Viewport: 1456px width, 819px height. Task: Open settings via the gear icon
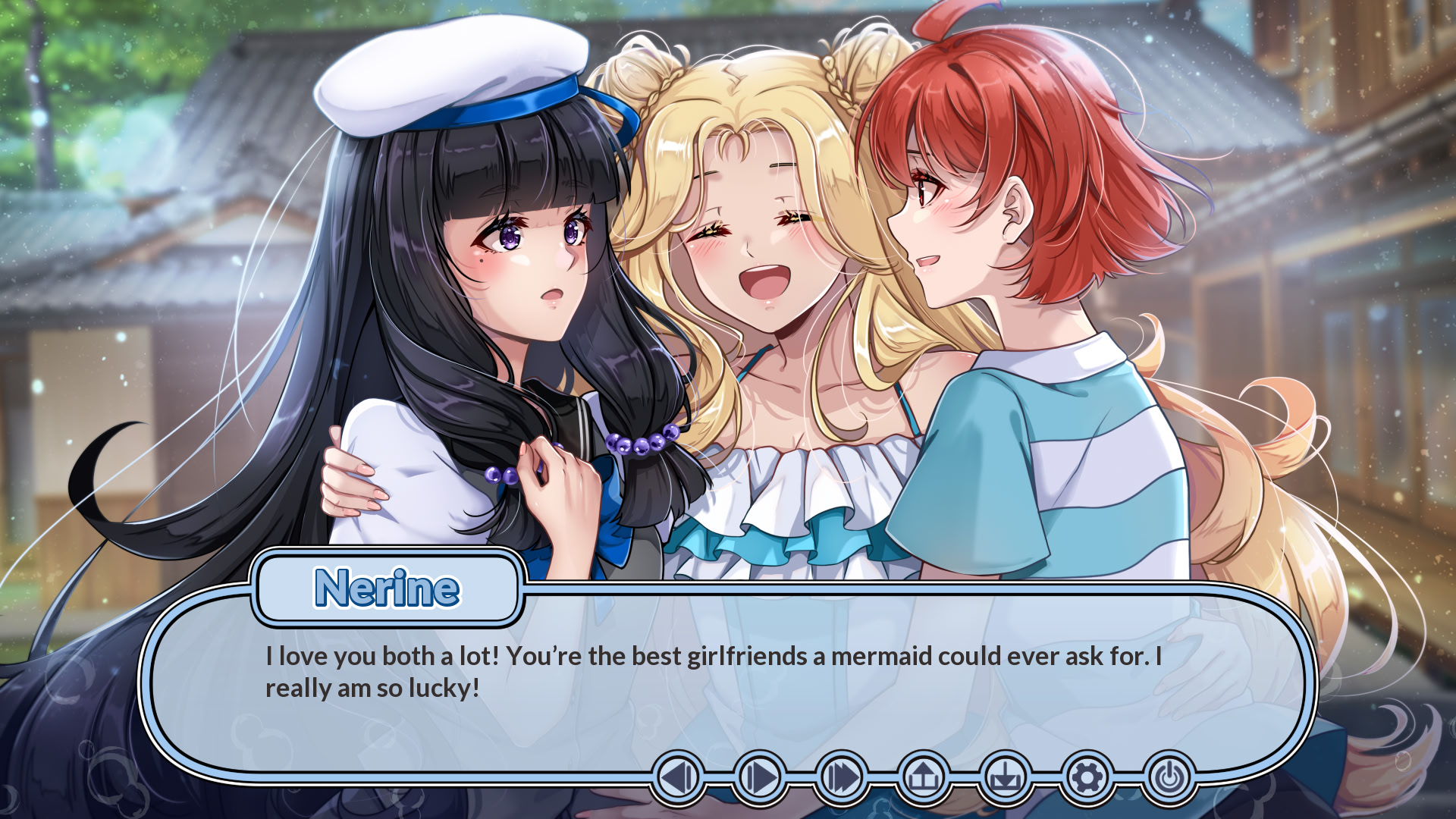coord(1087,777)
